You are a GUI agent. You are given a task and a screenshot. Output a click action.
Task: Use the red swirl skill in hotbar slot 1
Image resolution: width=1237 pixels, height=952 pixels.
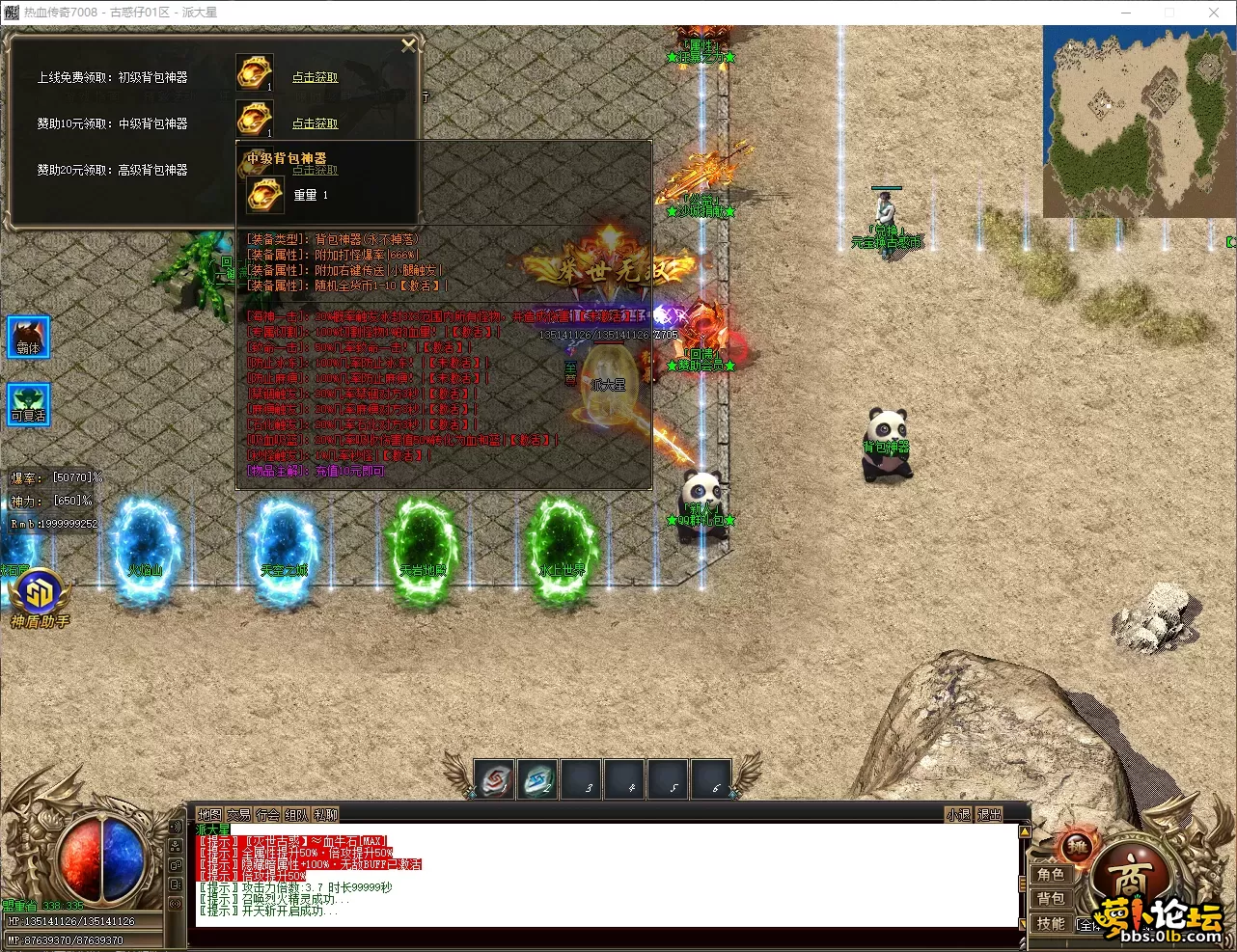tap(495, 780)
